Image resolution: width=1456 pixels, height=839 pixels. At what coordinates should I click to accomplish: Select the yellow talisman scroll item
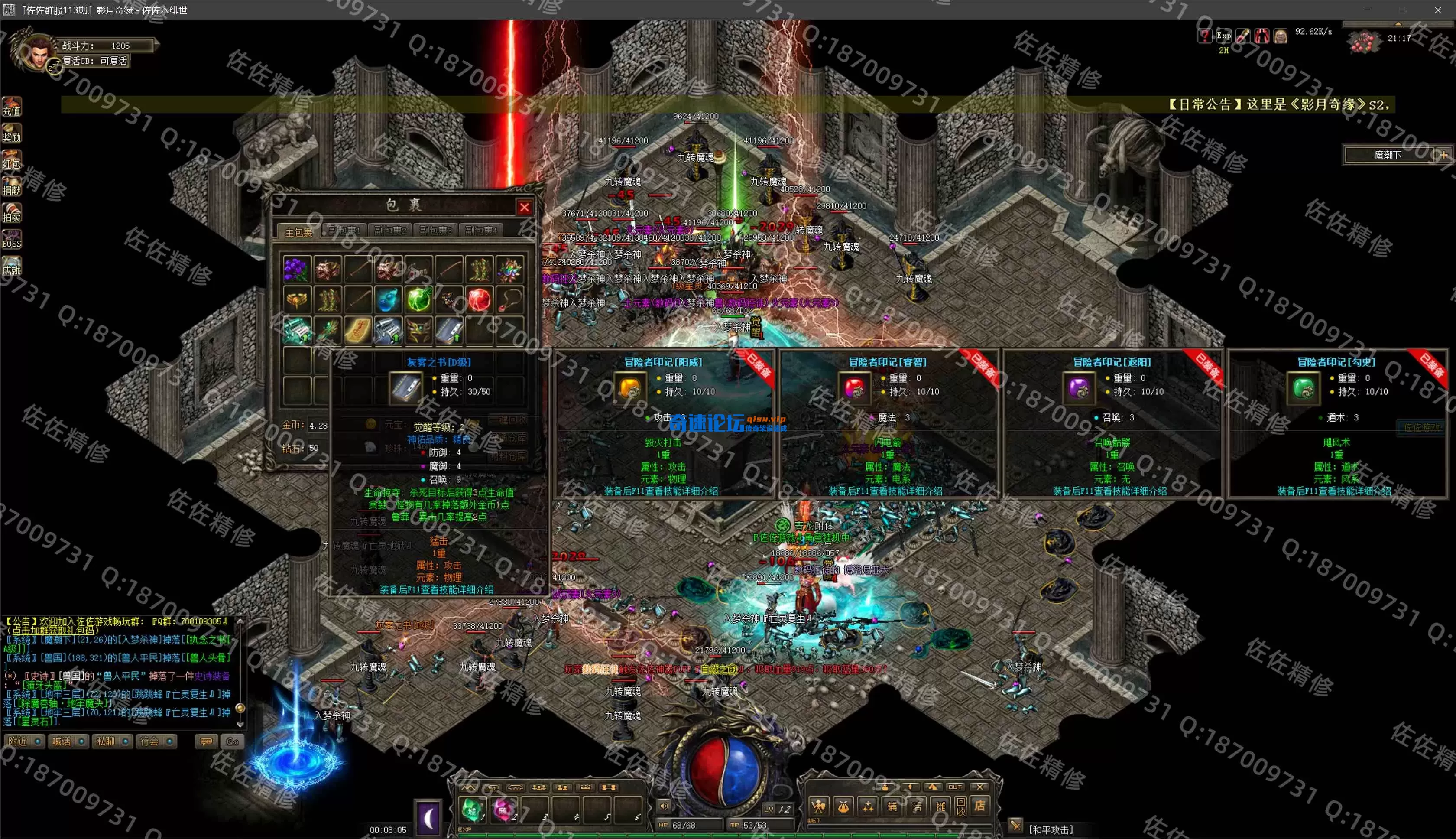click(x=358, y=330)
